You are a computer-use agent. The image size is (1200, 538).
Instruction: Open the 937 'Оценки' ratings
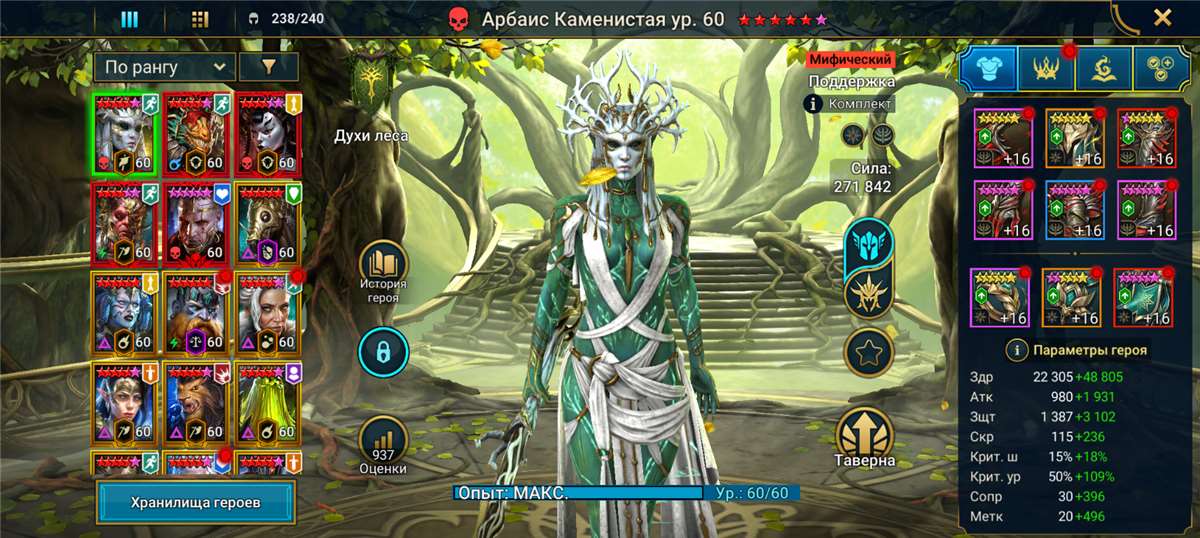384,442
